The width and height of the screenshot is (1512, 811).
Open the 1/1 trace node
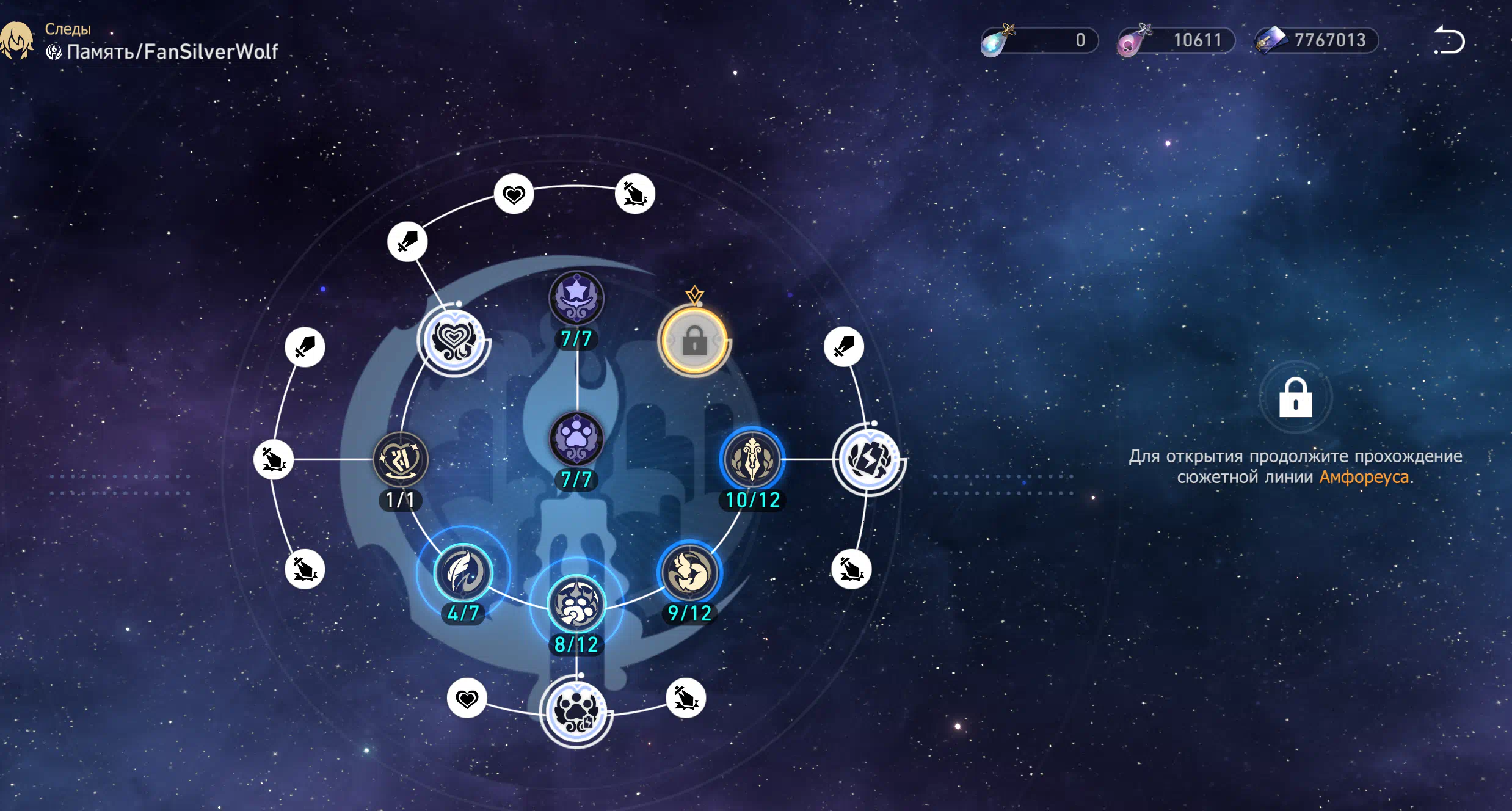coord(401,460)
